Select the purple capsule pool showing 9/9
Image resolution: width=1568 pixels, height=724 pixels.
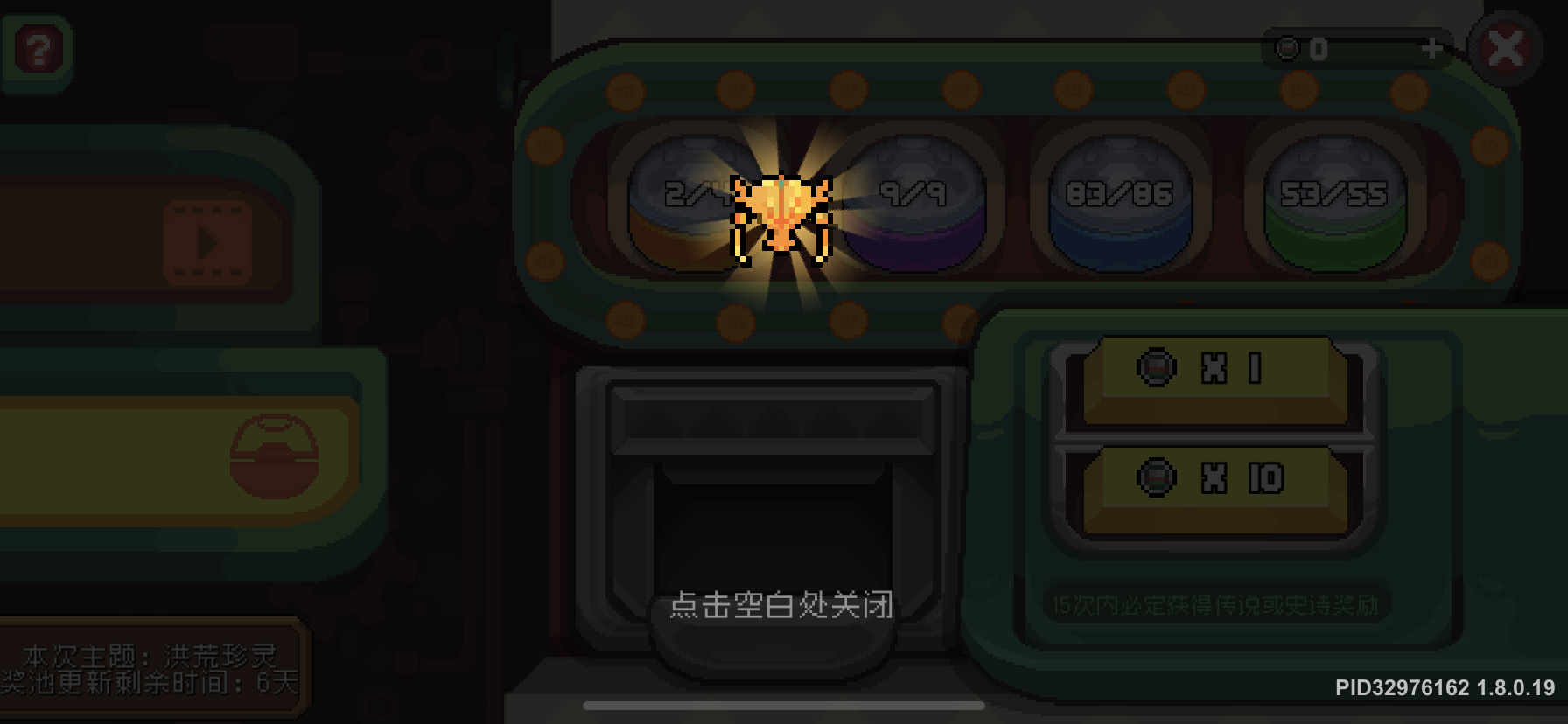[916, 201]
